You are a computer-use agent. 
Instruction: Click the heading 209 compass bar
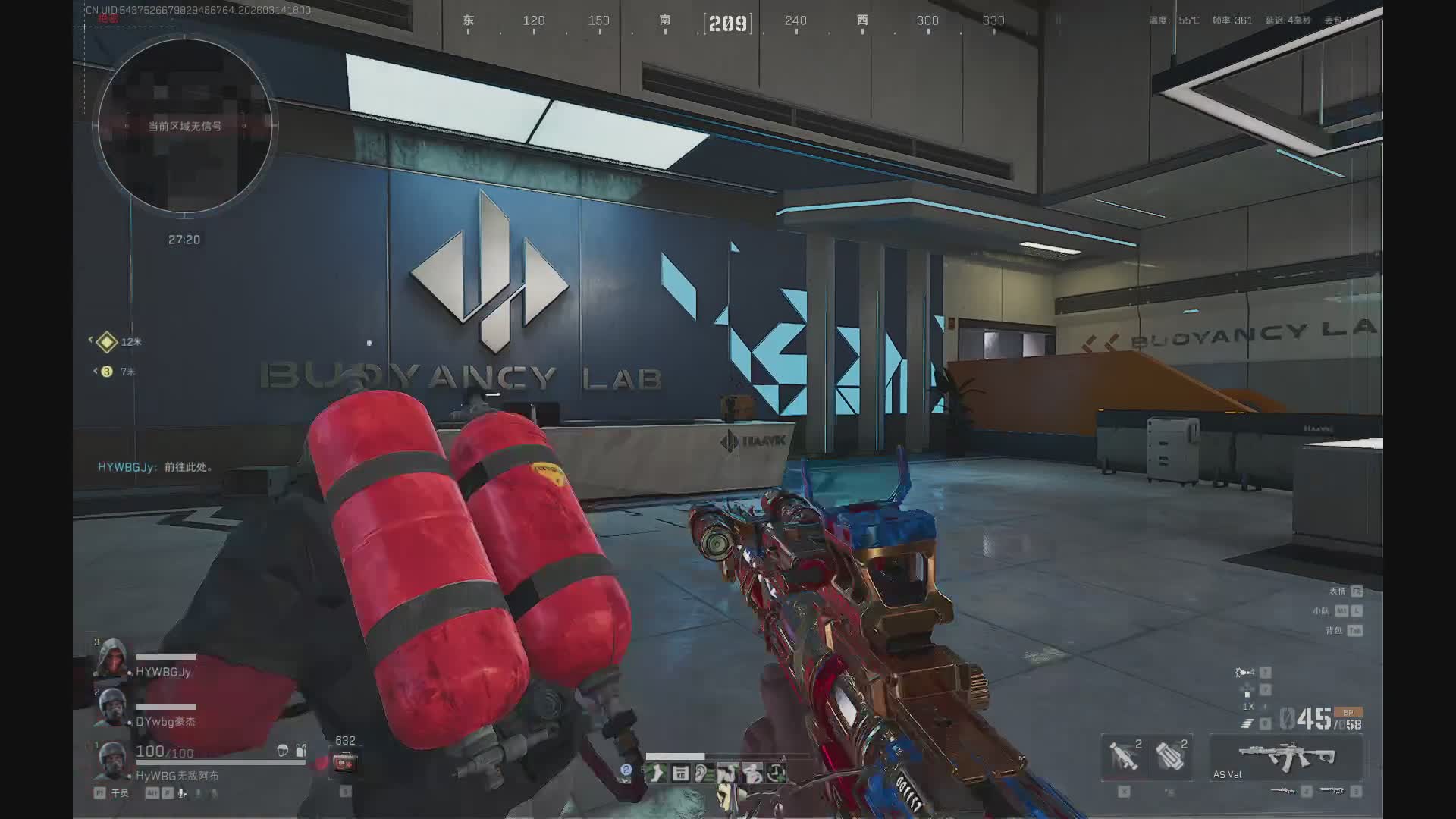tap(728, 24)
